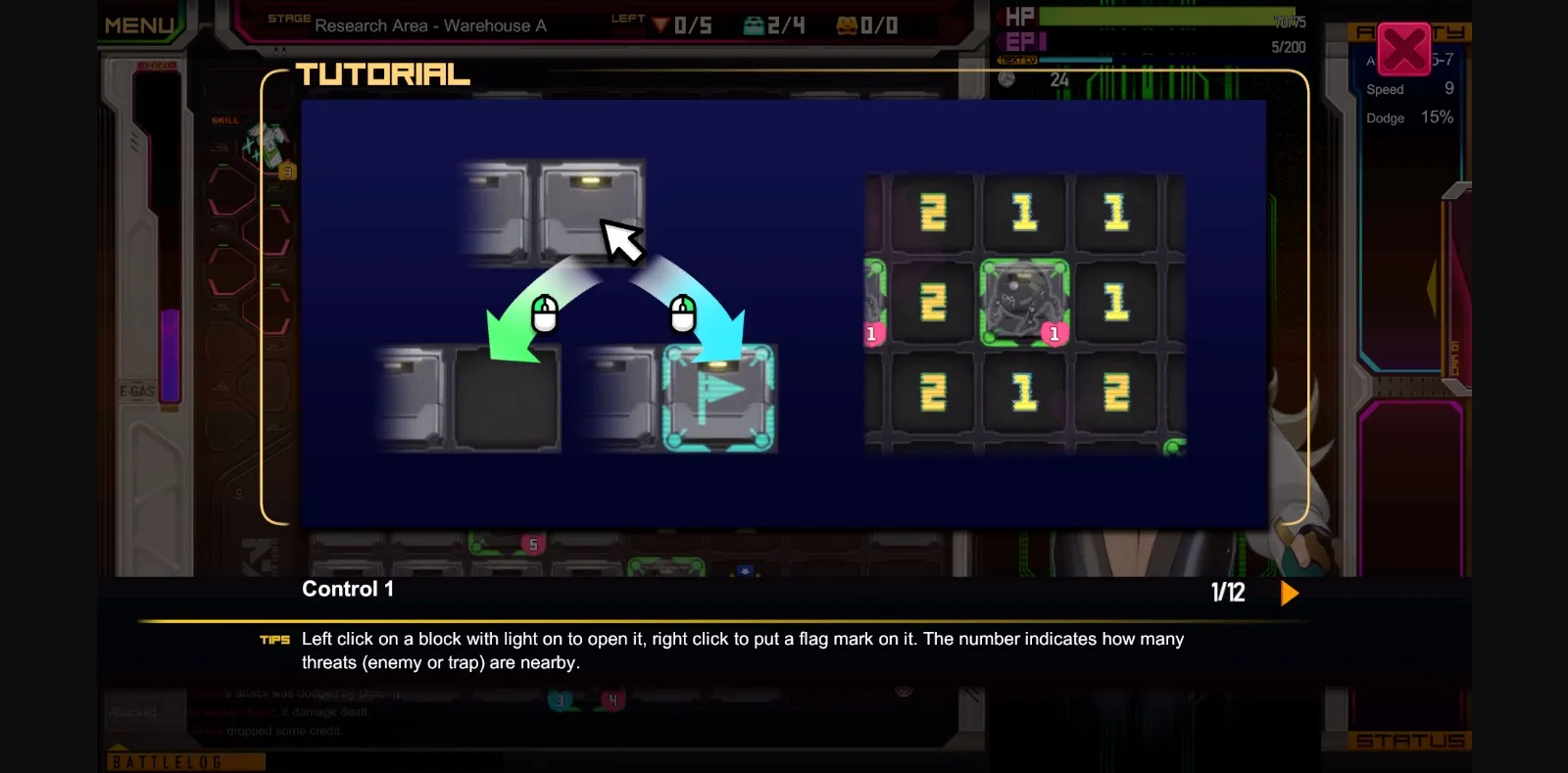Open the MENU
Image resolution: width=1568 pixels, height=773 pixels.
pos(140,22)
